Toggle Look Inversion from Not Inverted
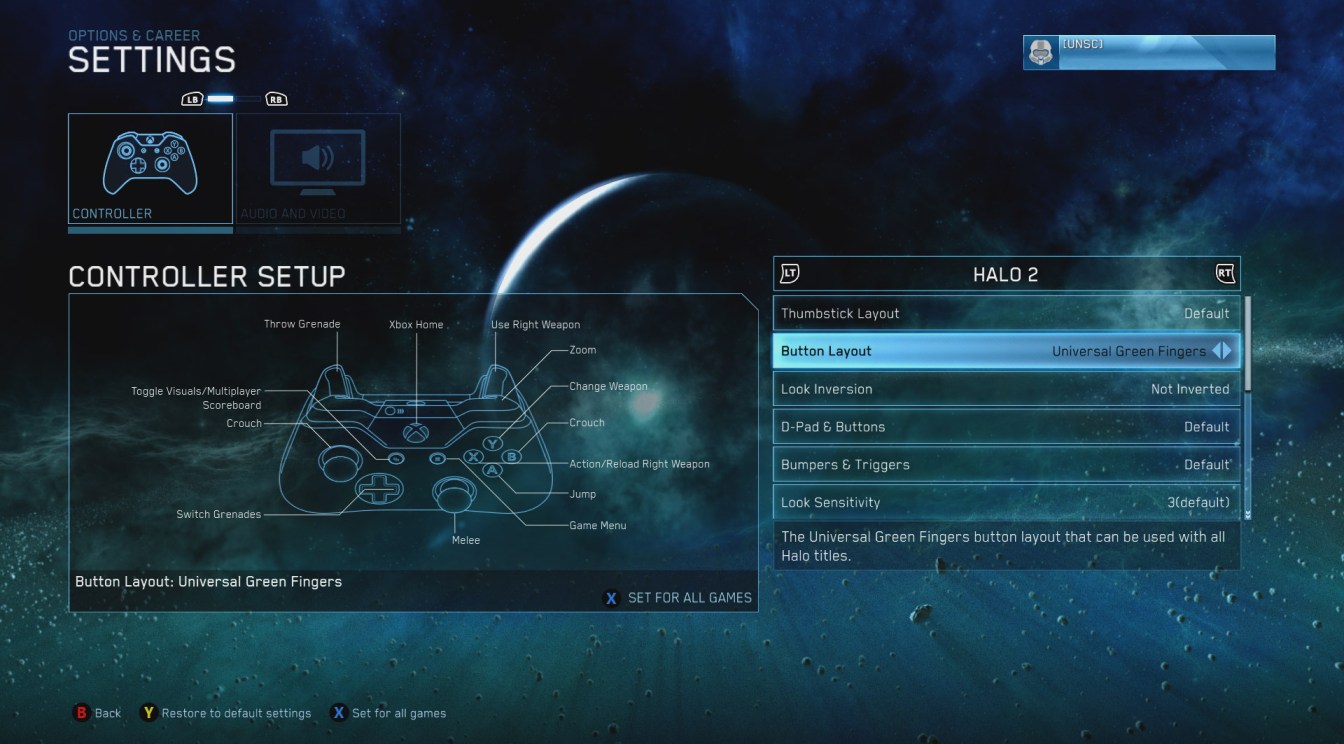1344x744 pixels. 1005,389
